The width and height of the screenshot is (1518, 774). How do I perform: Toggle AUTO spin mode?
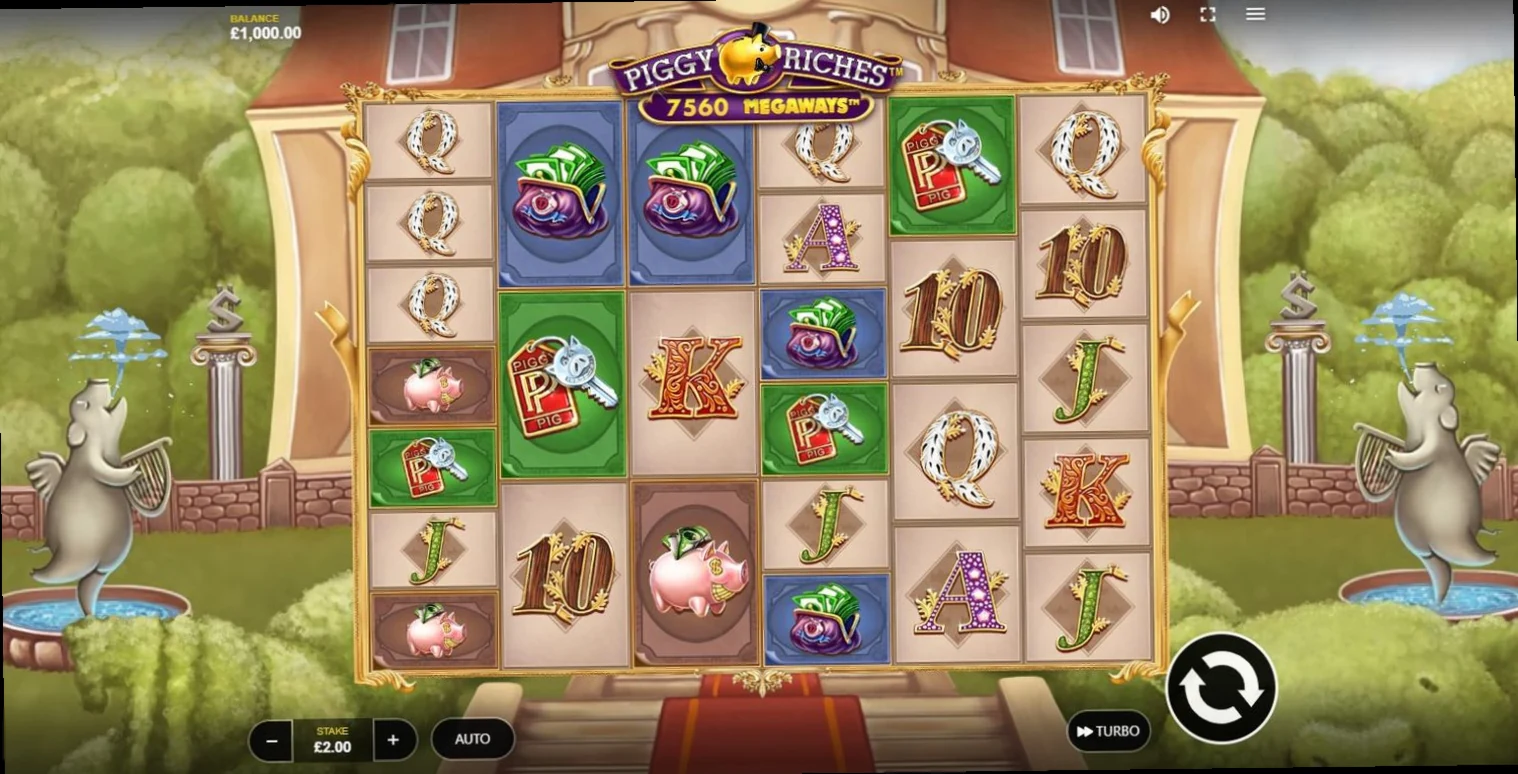[x=471, y=739]
